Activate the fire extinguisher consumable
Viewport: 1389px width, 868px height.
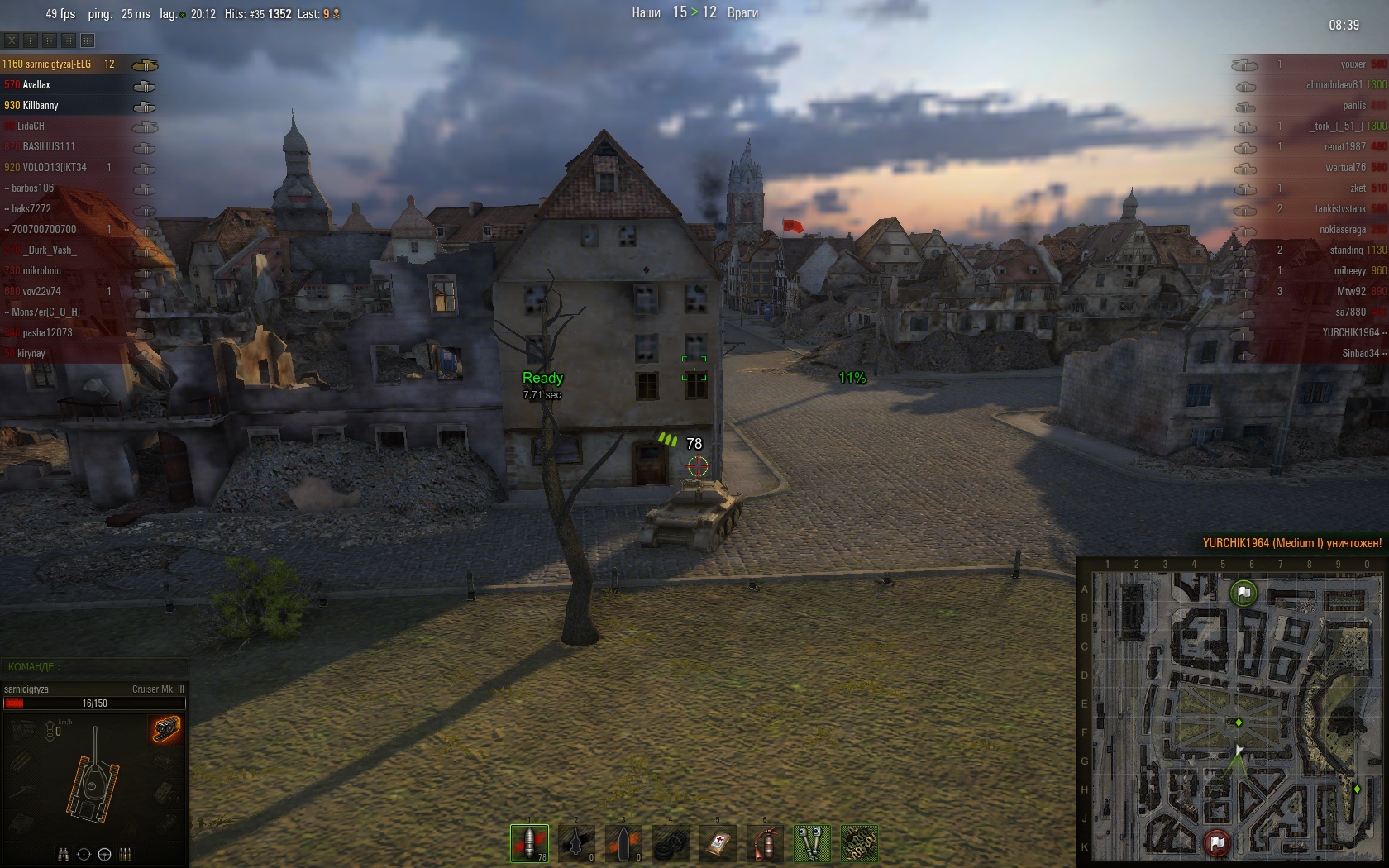tap(765, 843)
